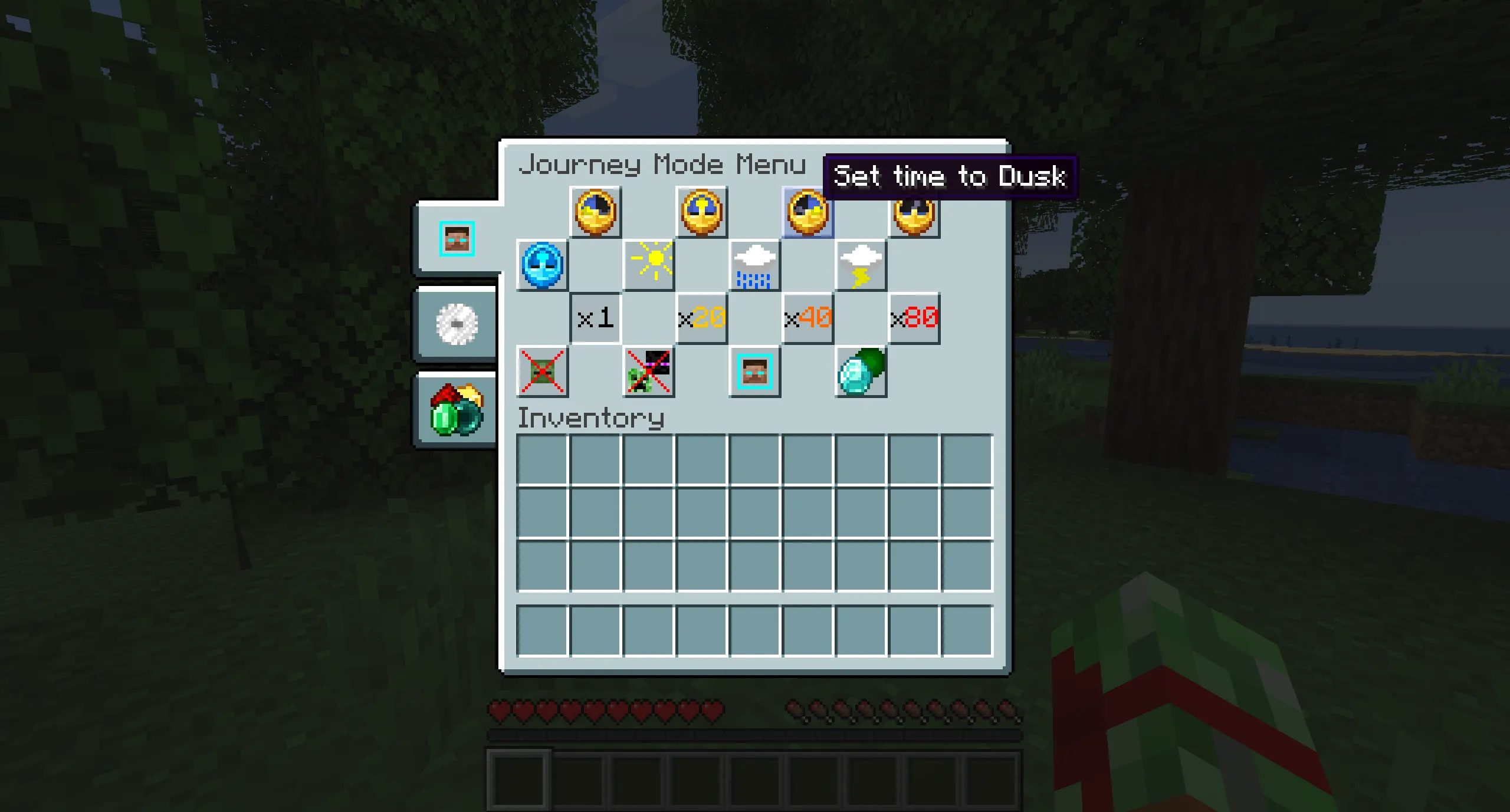Select the x20 speed multiplier

(x=701, y=318)
